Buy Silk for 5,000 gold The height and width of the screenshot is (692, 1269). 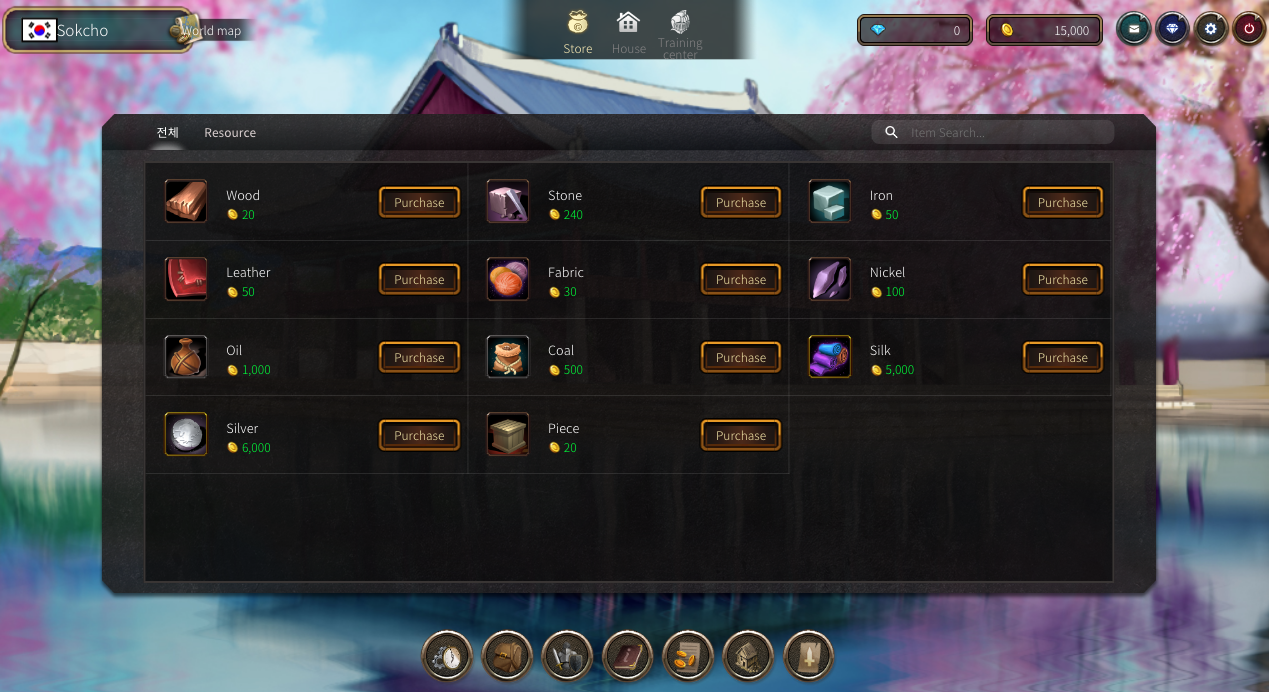pyautogui.click(x=1062, y=358)
